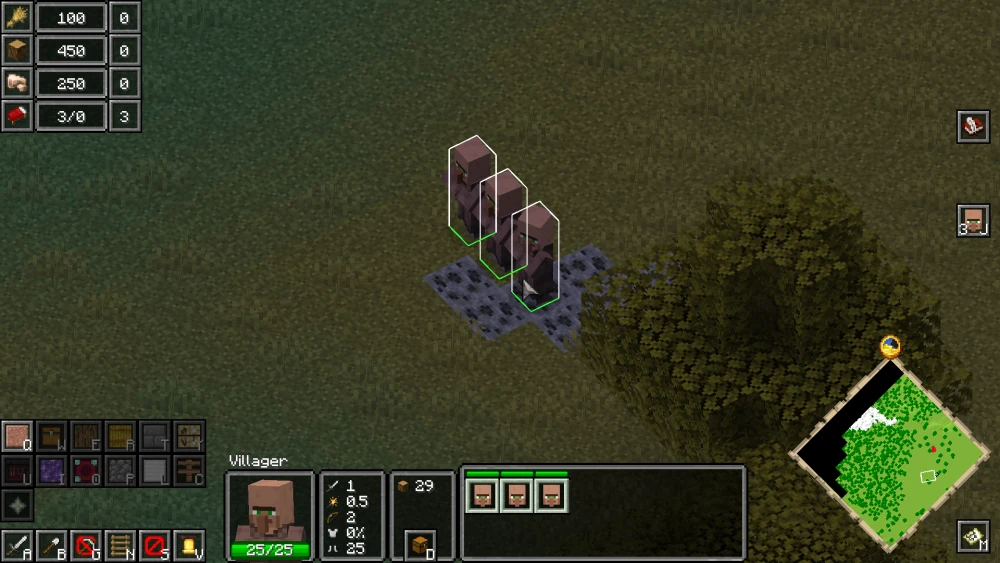Open the red book icon on the right edge

click(973, 126)
